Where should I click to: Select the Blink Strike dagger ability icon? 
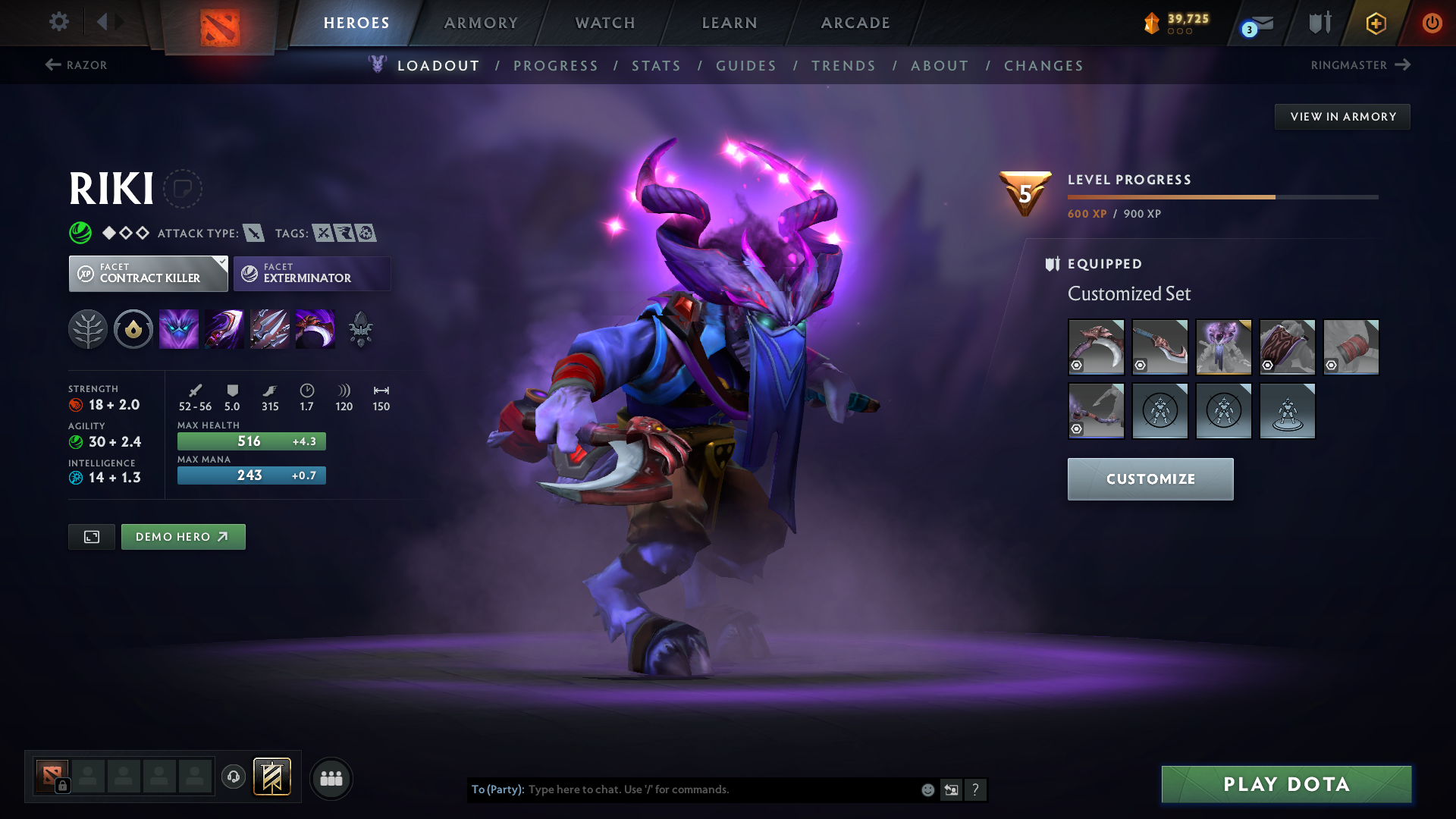tap(224, 329)
